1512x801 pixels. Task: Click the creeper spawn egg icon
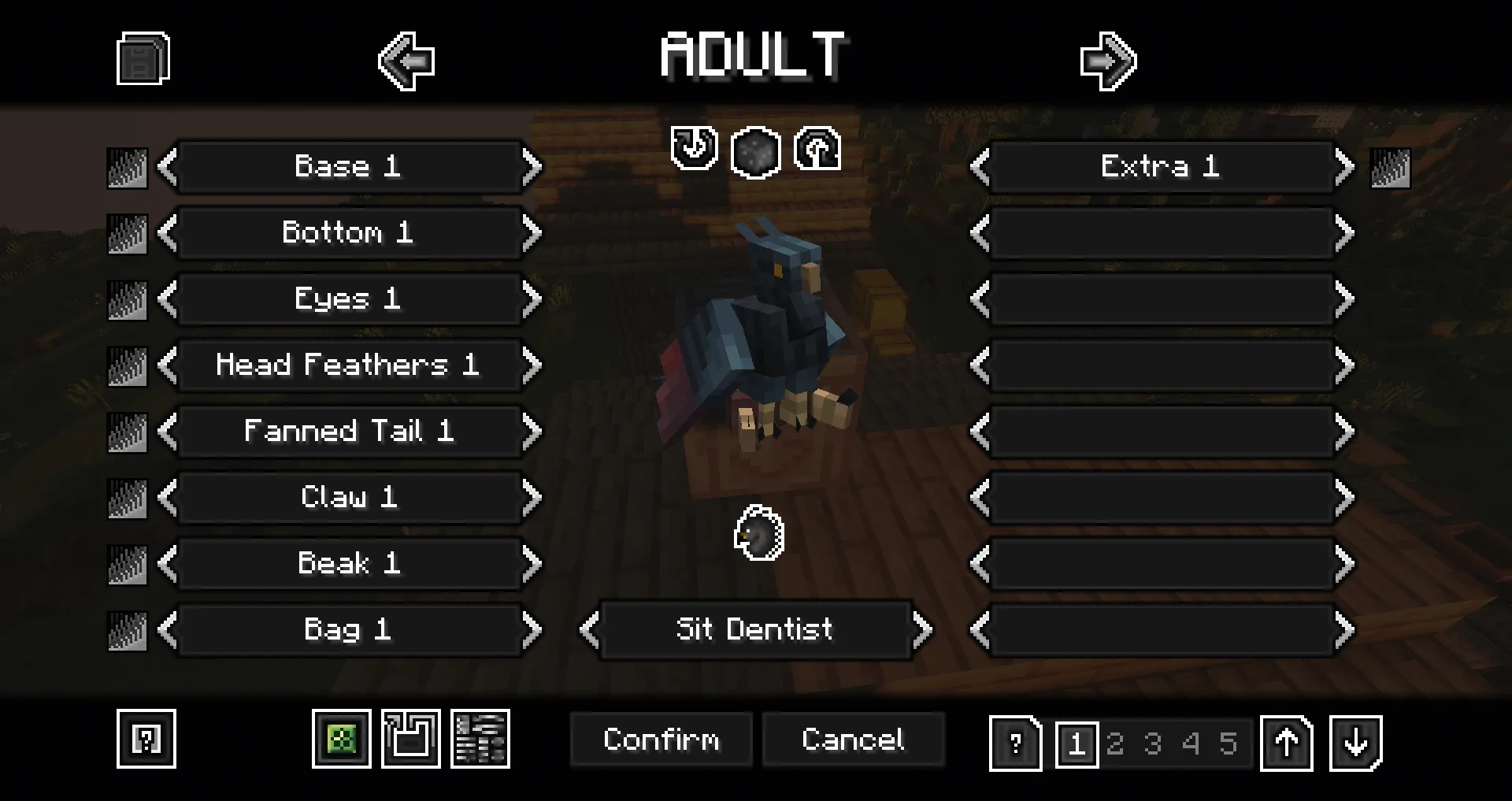tap(343, 740)
